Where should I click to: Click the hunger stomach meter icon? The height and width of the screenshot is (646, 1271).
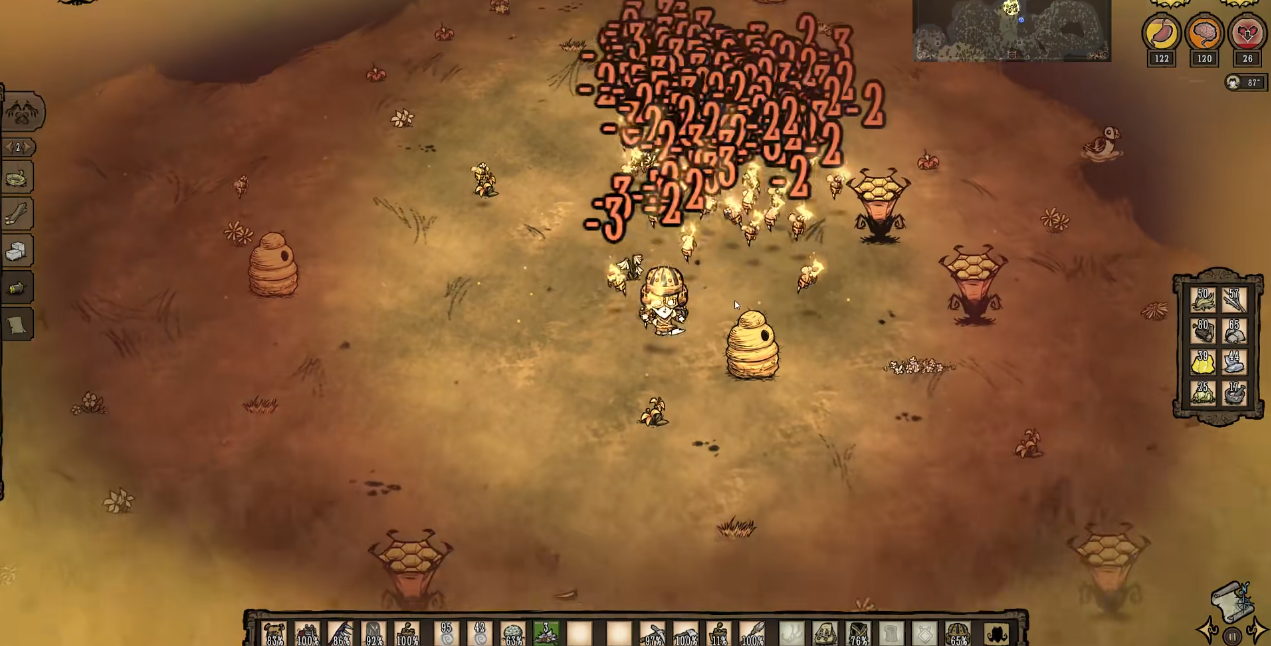coord(1160,33)
